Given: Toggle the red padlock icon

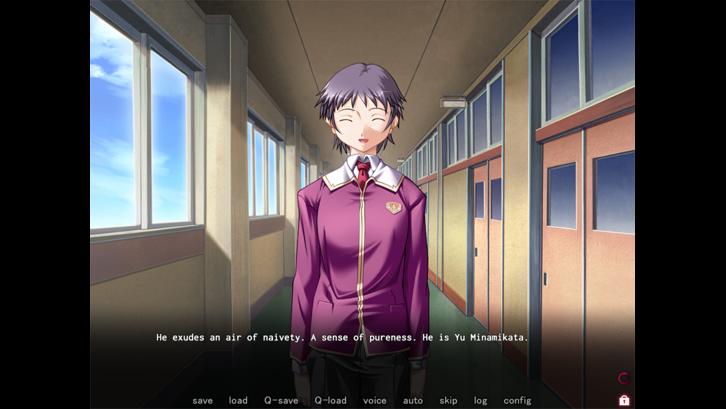Looking at the screenshot, I should coord(624,400).
